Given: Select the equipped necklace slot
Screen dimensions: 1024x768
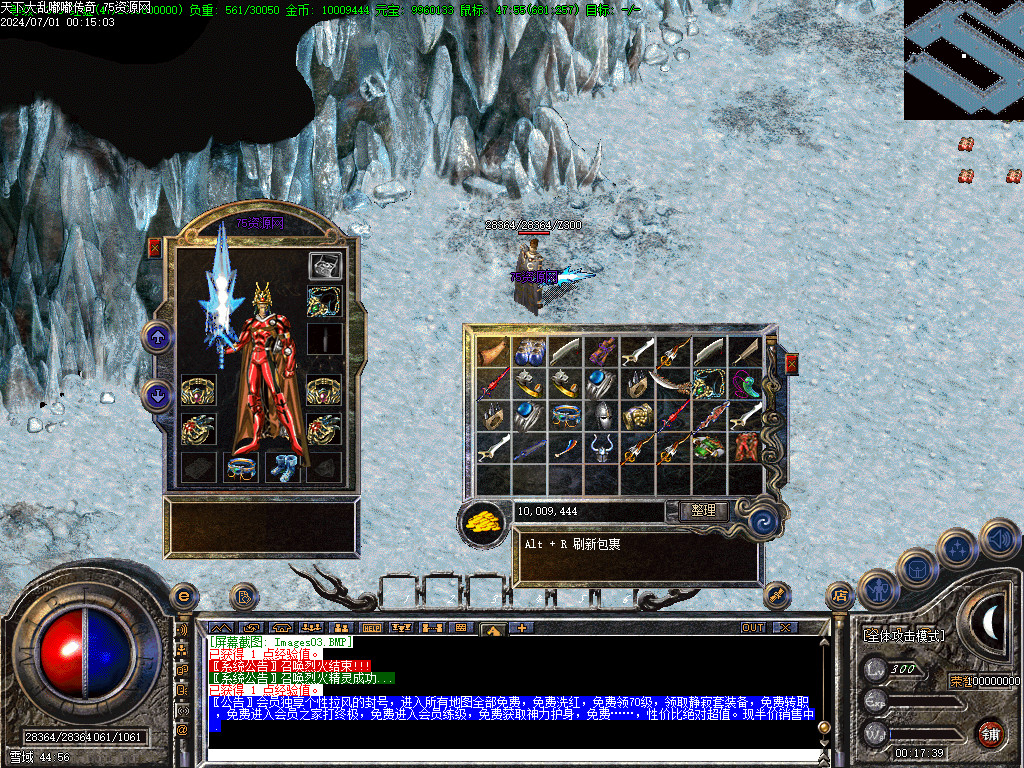Looking at the screenshot, I should point(324,300).
